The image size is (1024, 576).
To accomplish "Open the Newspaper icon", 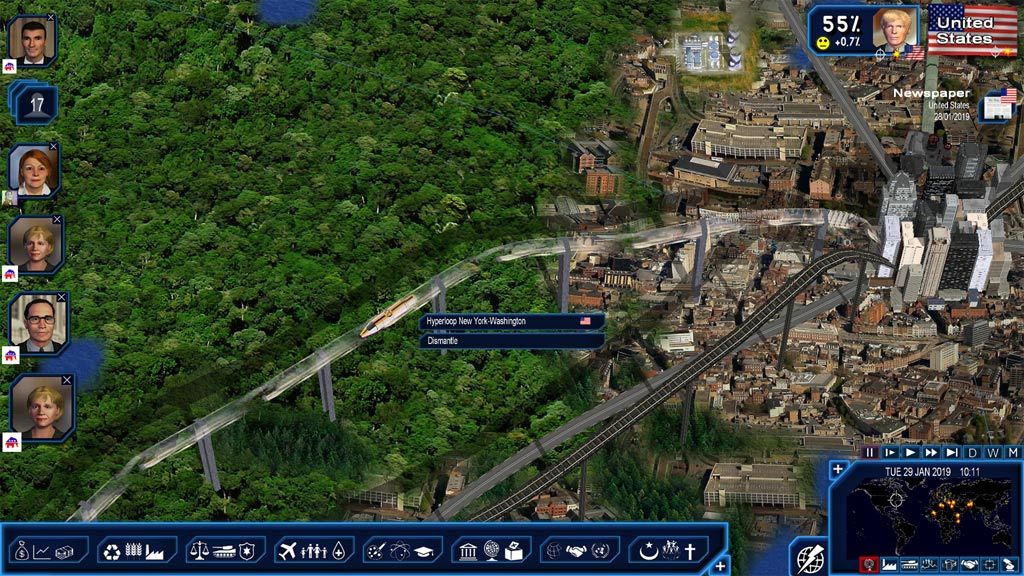I will point(997,104).
